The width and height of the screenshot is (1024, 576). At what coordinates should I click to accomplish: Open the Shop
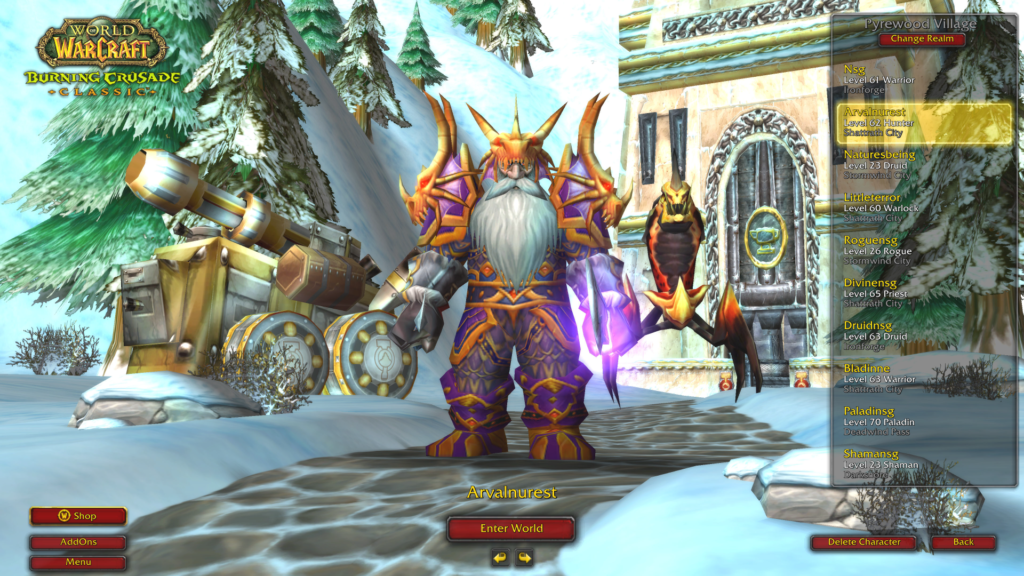click(x=78, y=516)
